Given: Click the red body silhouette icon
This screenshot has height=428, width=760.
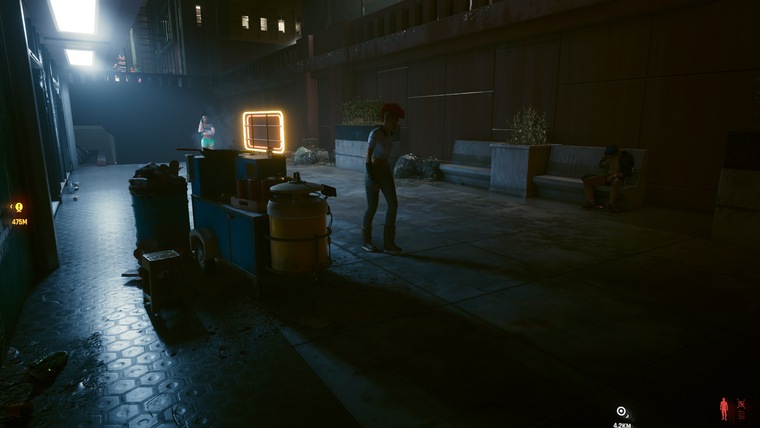Looking at the screenshot, I should (x=724, y=409).
